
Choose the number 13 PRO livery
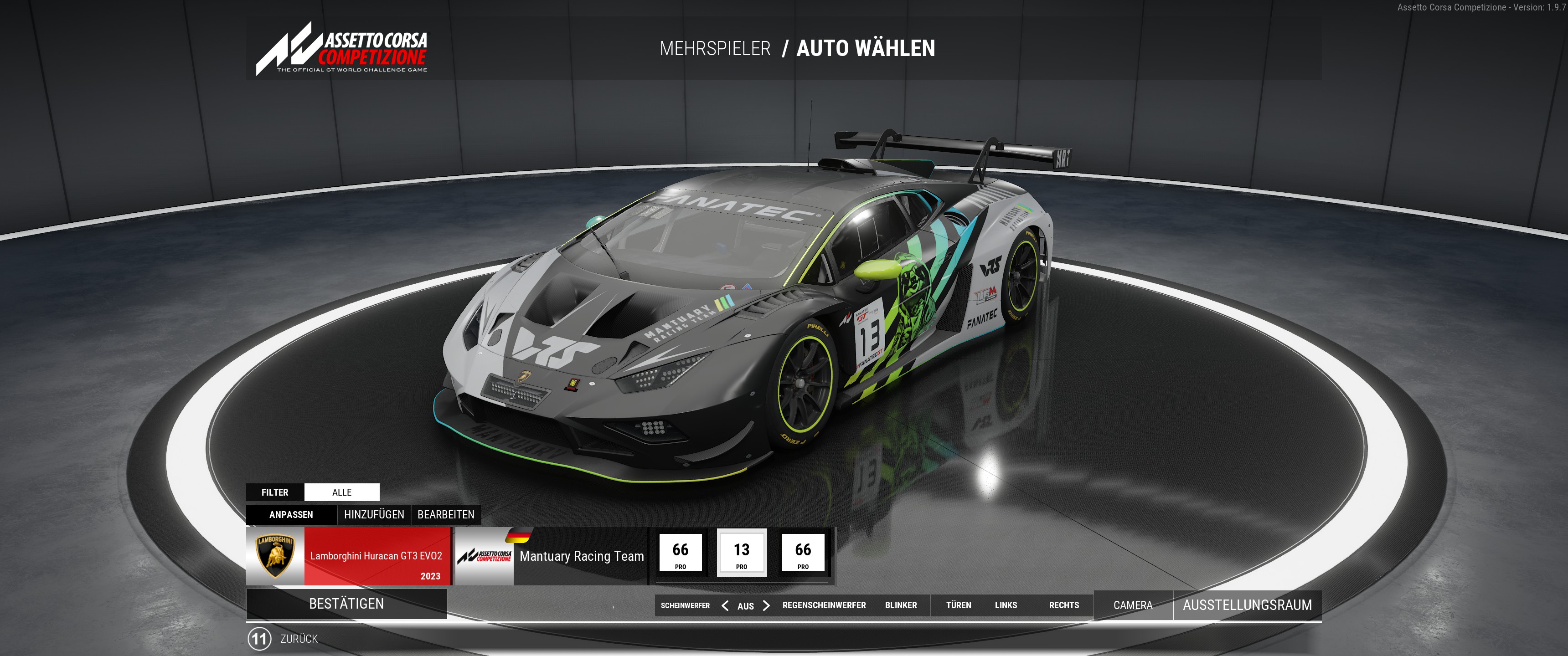coord(742,553)
